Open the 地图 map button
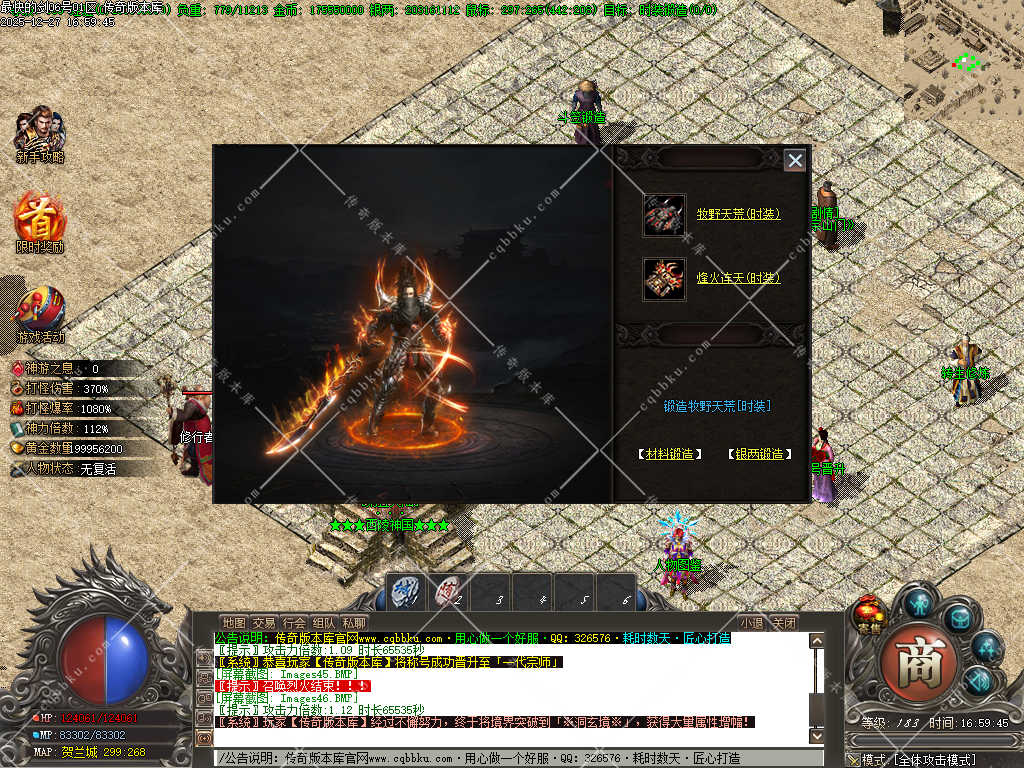This screenshot has width=1024, height=768. [x=234, y=623]
